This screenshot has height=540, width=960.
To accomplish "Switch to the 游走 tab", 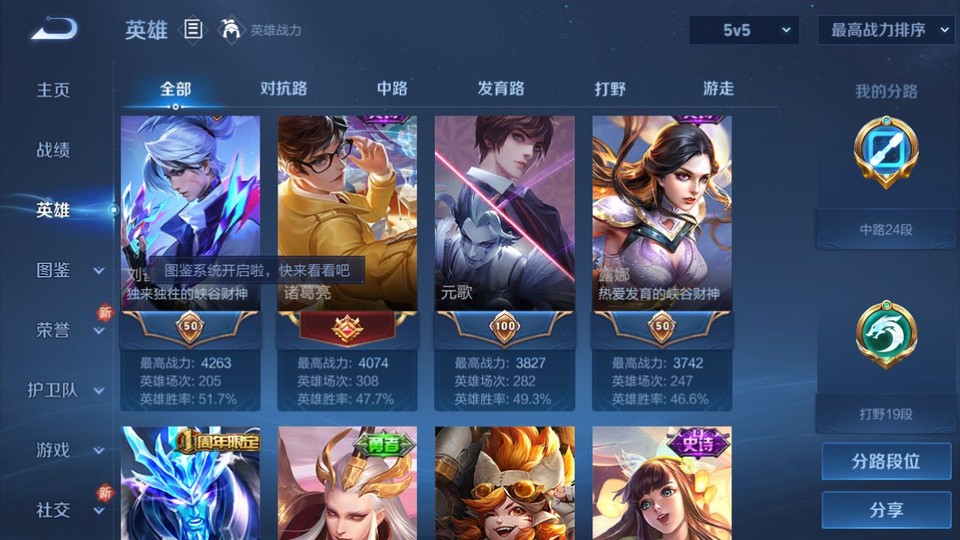I will pos(718,89).
